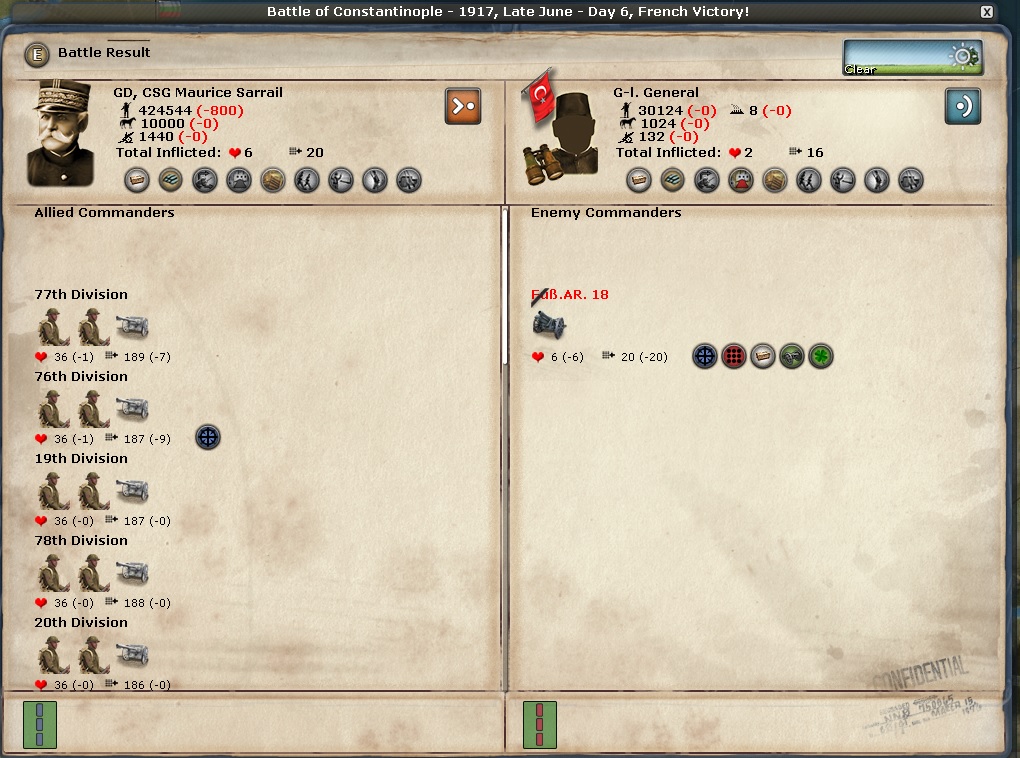This screenshot has width=1020, height=758.
Task: Click the orange French posture button
Action: coord(463,106)
